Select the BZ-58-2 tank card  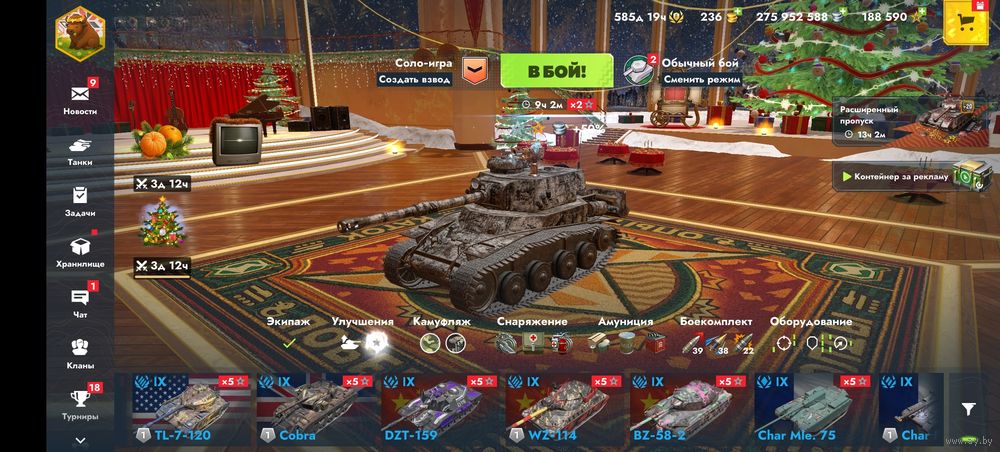[687, 409]
